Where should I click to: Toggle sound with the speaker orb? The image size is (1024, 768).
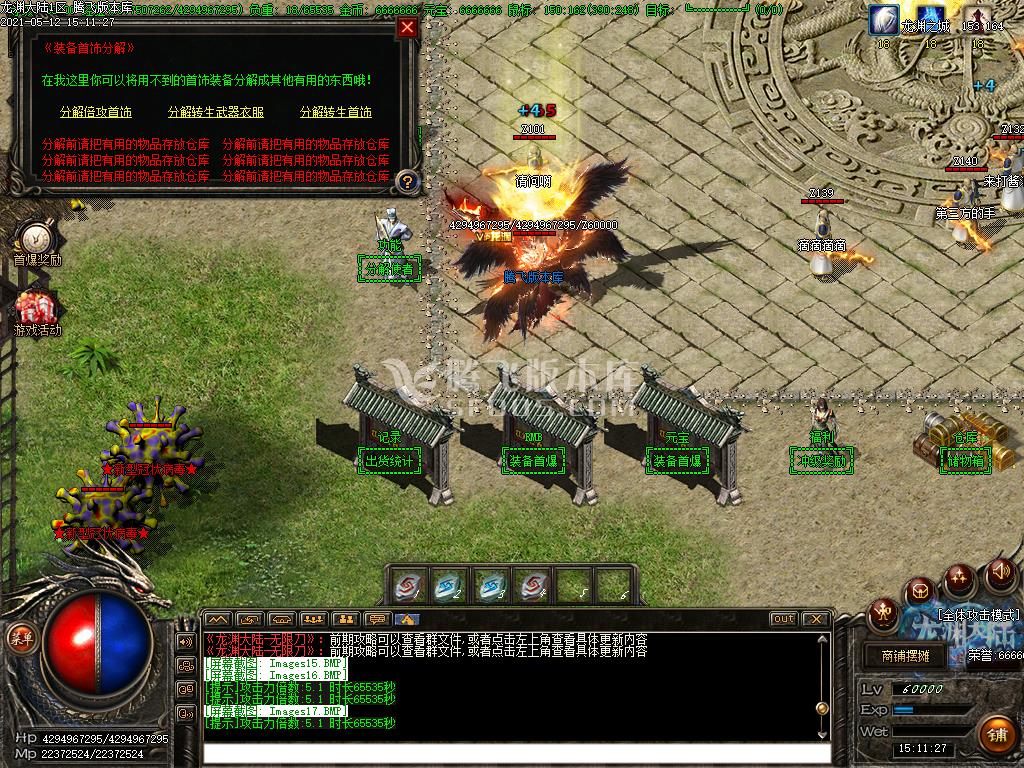(x=999, y=573)
